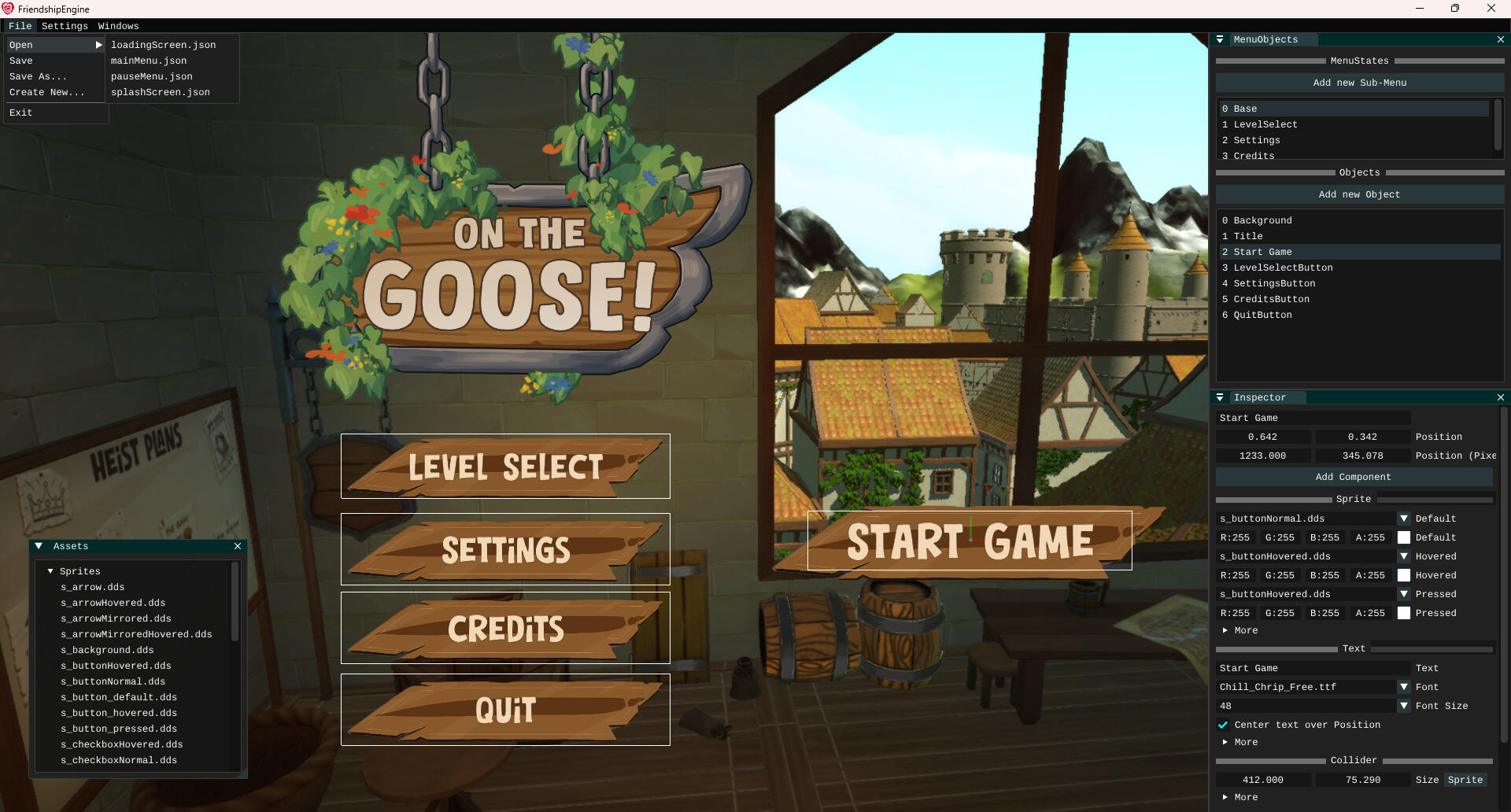The image size is (1511, 812).
Task: Click the Pressed state color swatch
Action: pos(1405,613)
